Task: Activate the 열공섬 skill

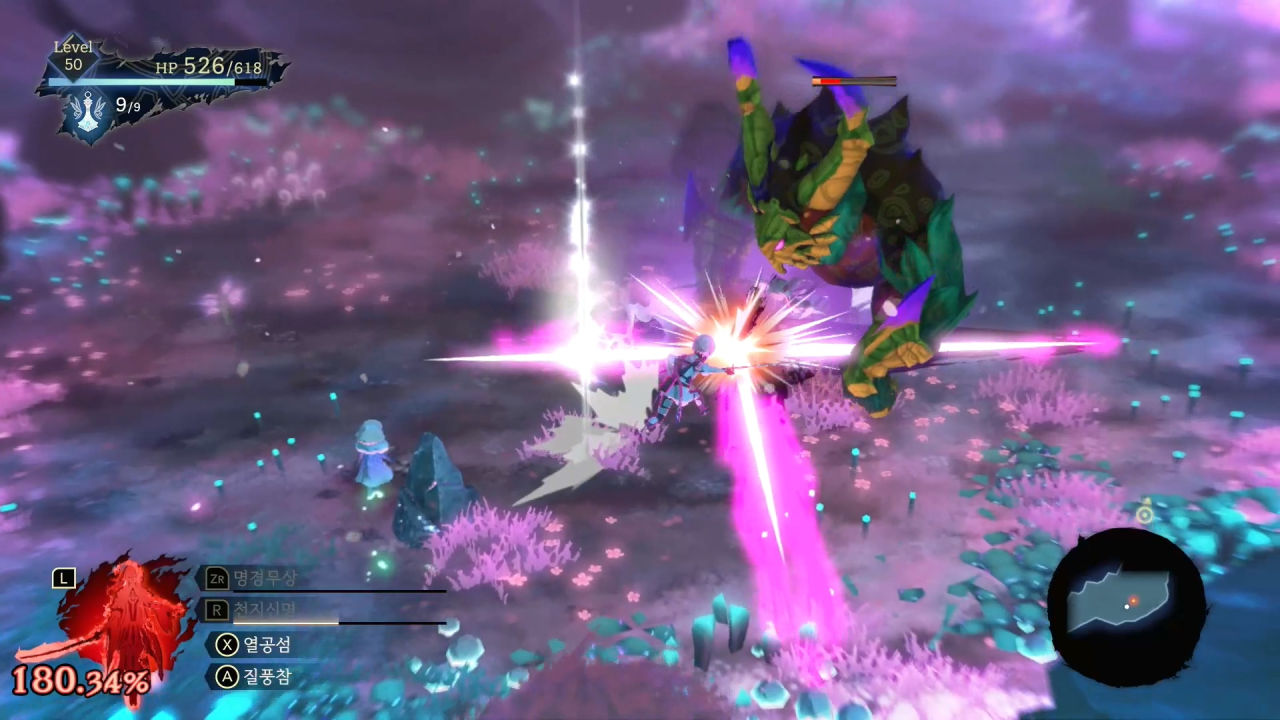Action: pyautogui.click(x=257, y=645)
